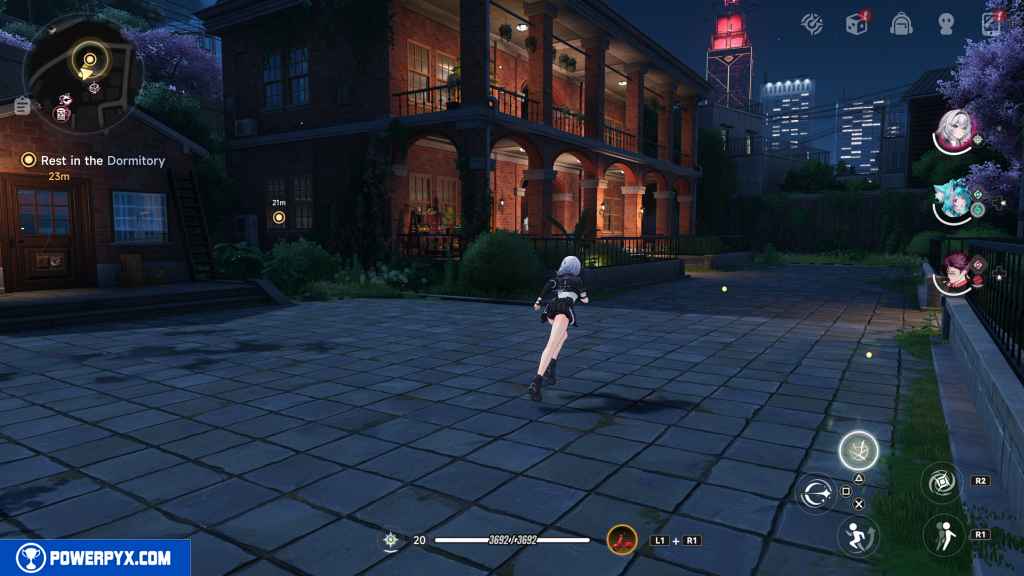Open the character head menu icon
This screenshot has height=576, width=1024.
pos(946,24)
